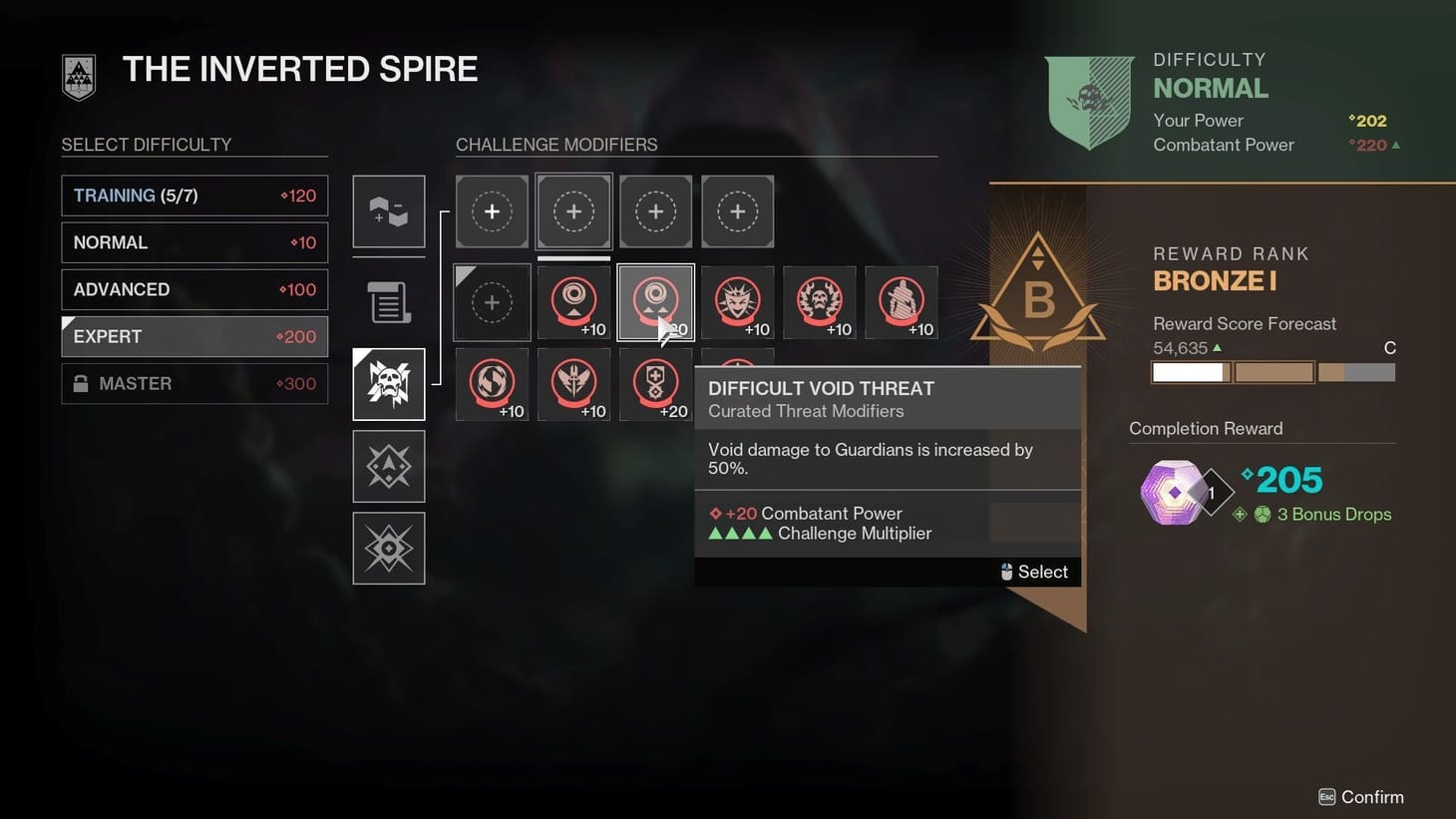Switch difficulty to NORMAL
The image size is (1456, 819).
pyautogui.click(x=193, y=241)
